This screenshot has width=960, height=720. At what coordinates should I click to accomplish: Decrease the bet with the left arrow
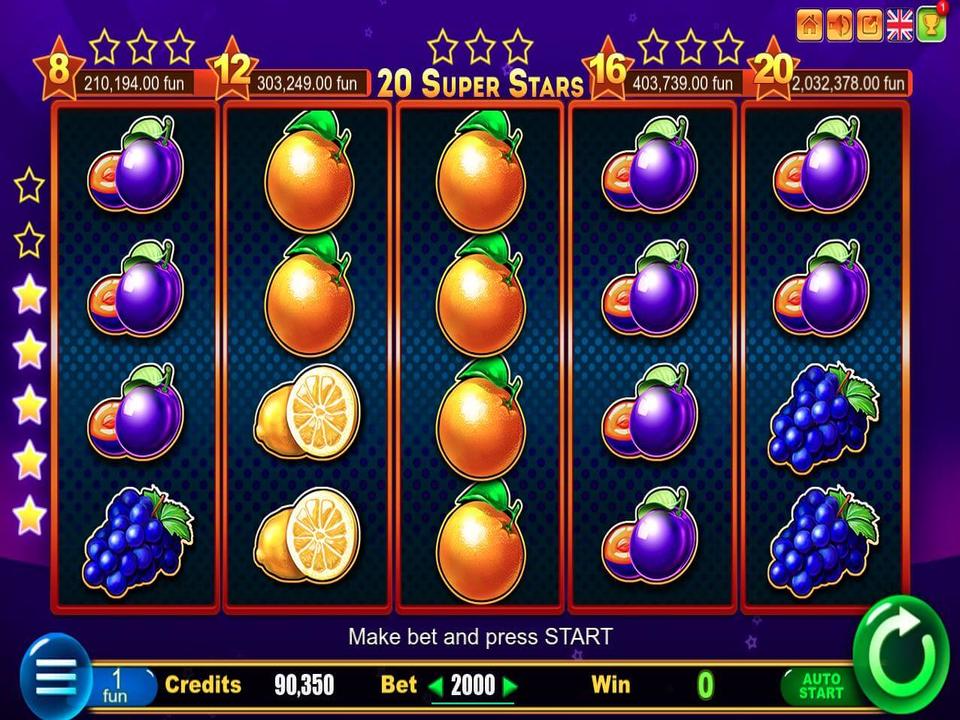(x=435, y=686)
